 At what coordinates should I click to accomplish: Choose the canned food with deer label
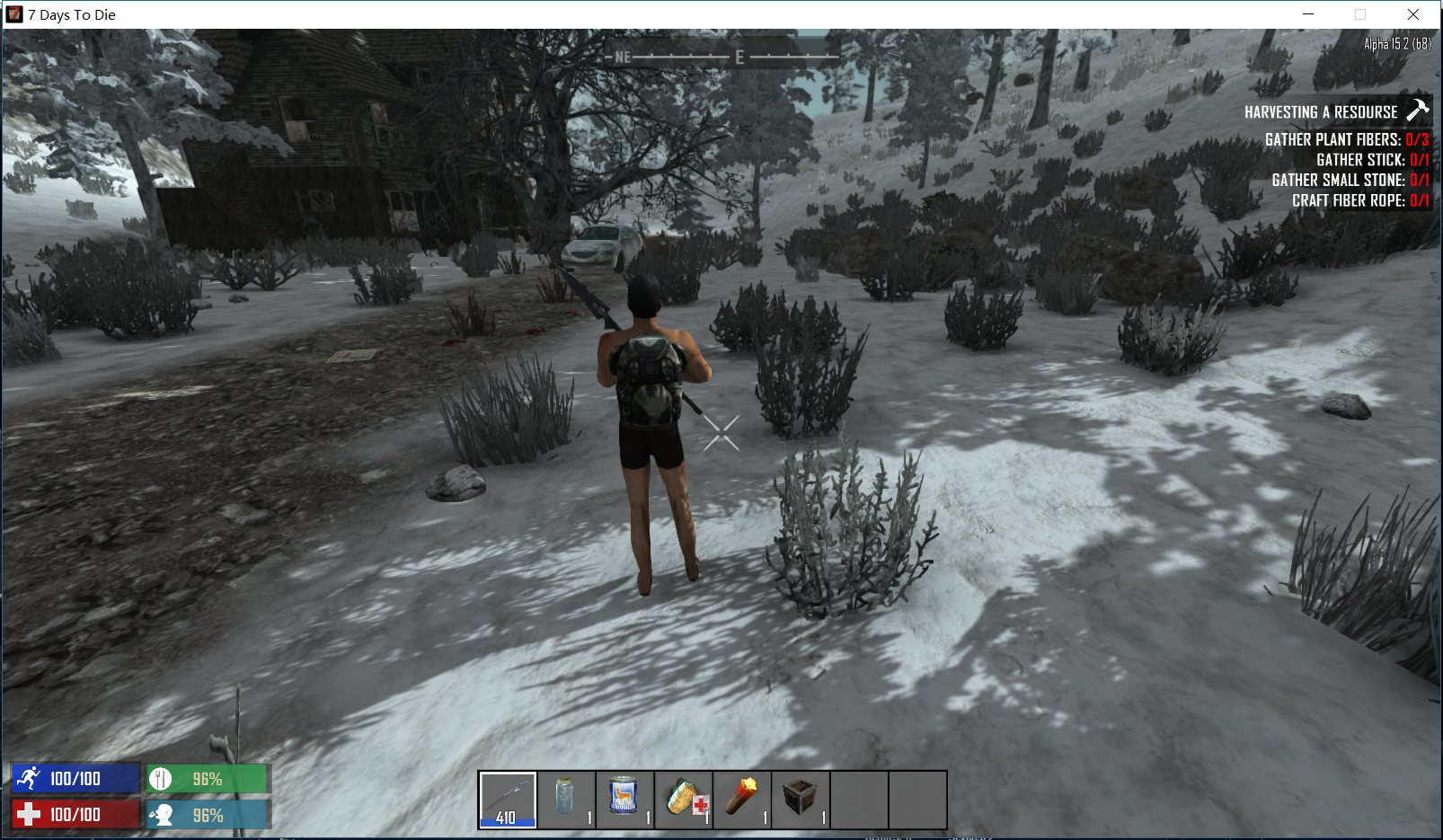(624, 799)
